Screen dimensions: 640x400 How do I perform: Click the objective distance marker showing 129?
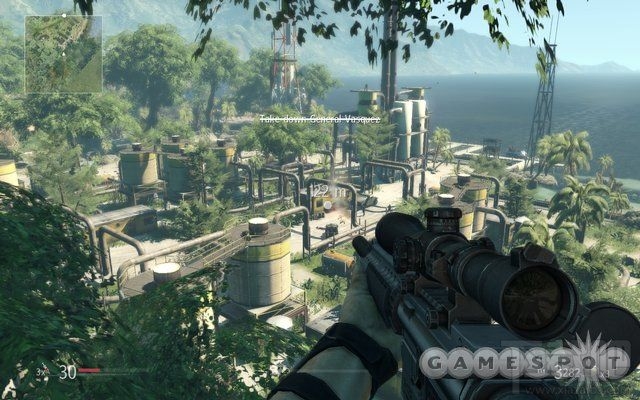(x=319, y=189)
